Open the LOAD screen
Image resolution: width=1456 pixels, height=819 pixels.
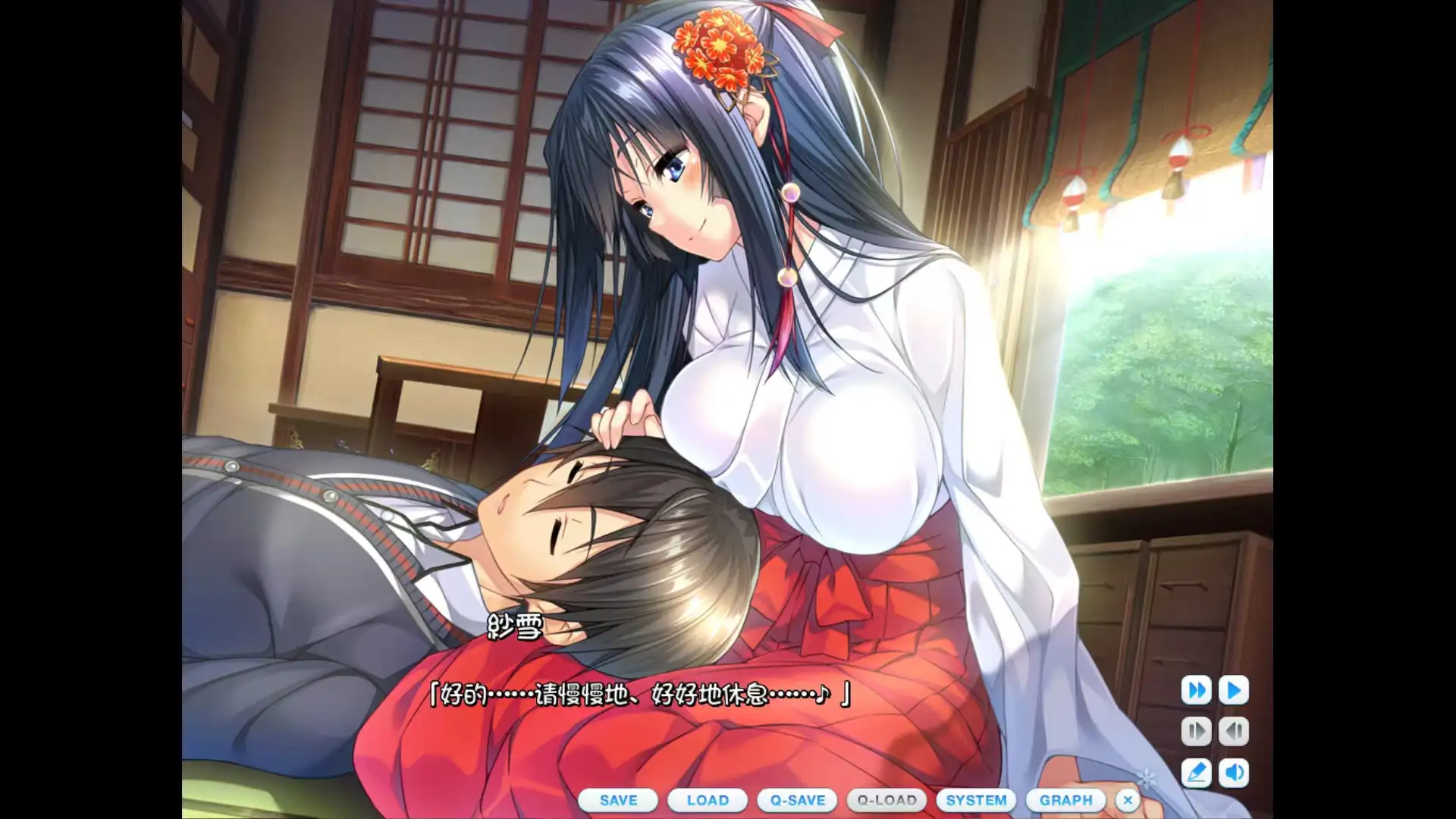[x=708, y=800]
